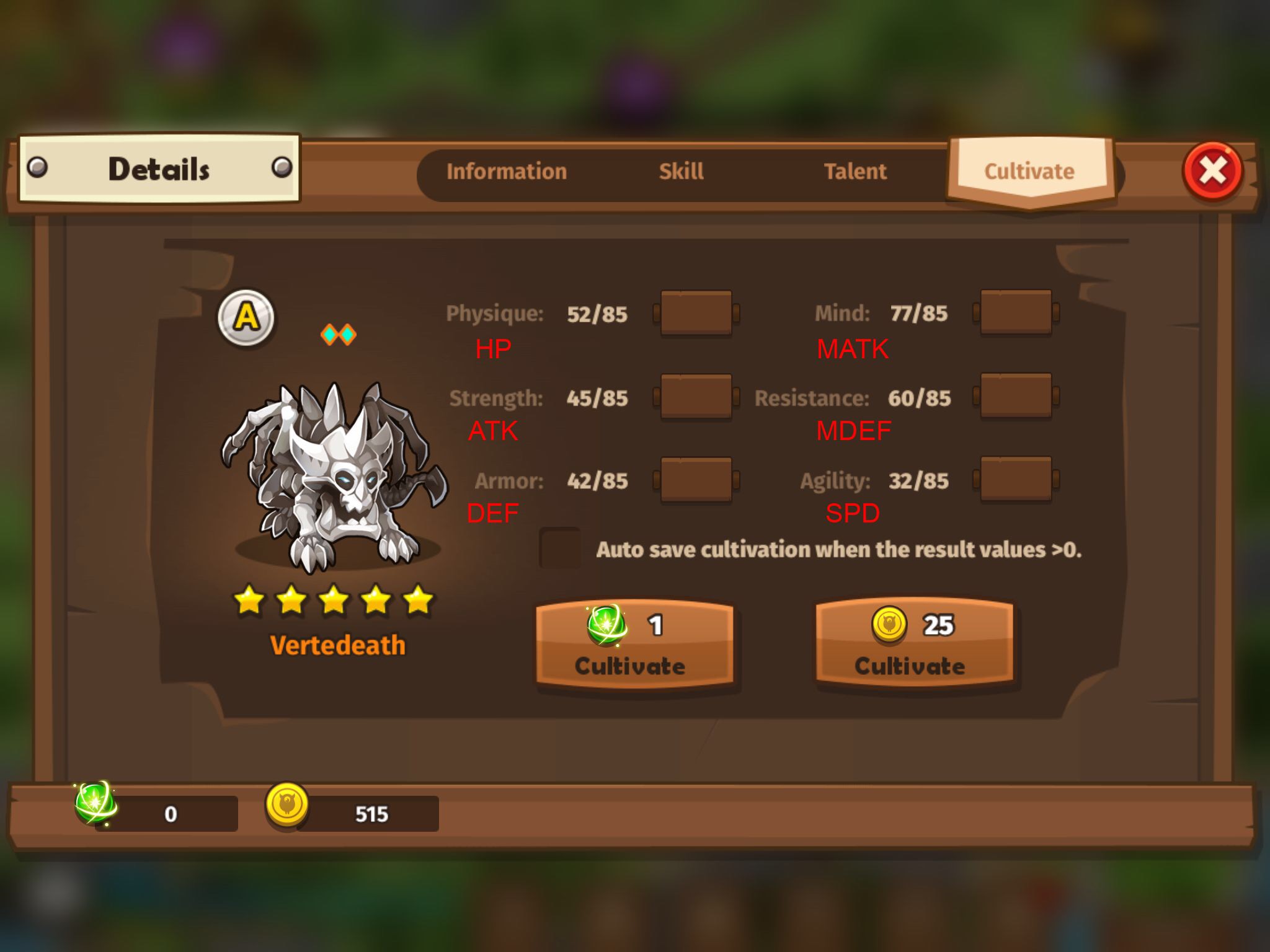
Task: Show the Talent tab
Action: 855,172
